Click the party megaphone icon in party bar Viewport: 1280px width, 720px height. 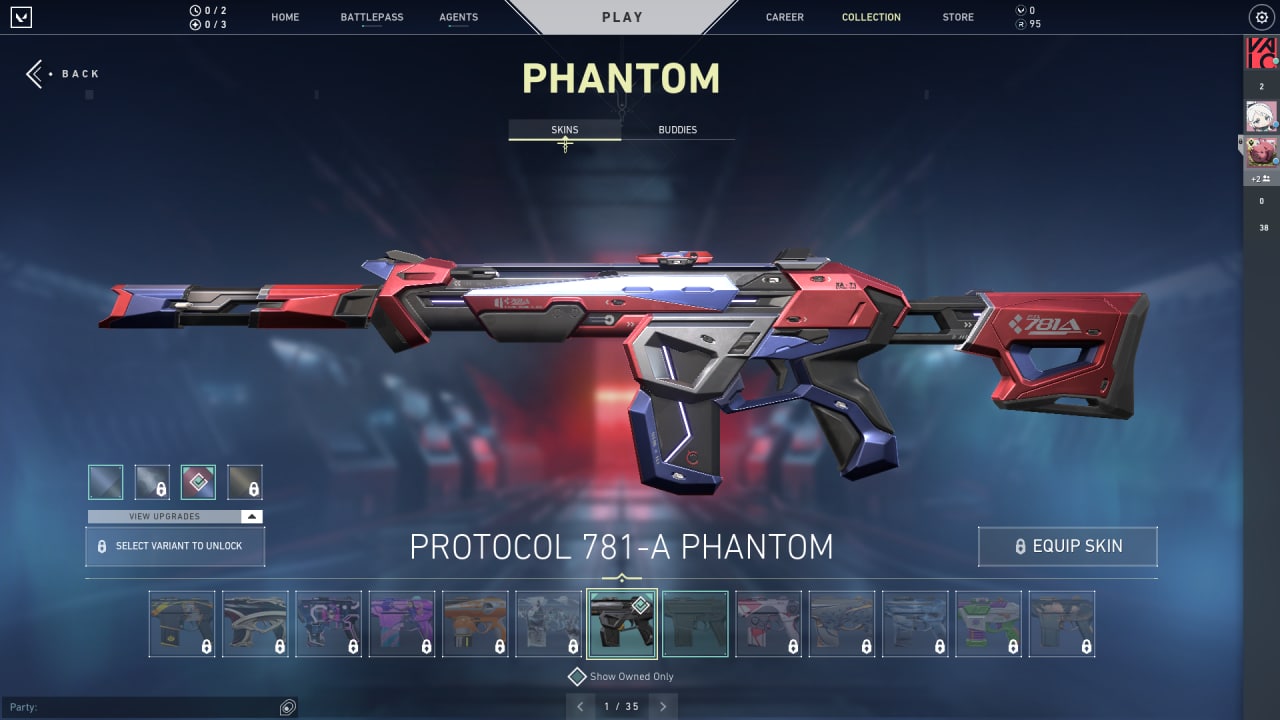pos(289,707)
